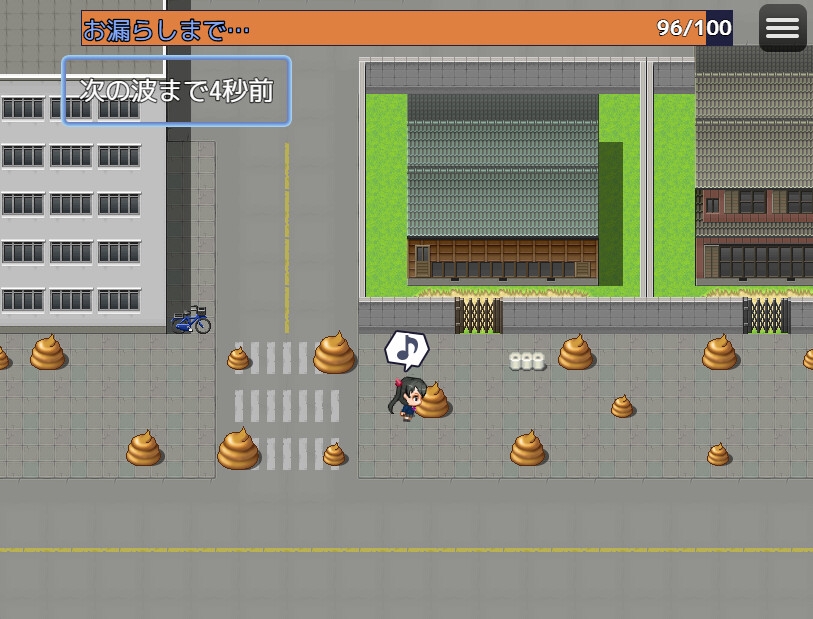813x619 pixels.
Task: Open the hamburger menu button
Action: 782,28
